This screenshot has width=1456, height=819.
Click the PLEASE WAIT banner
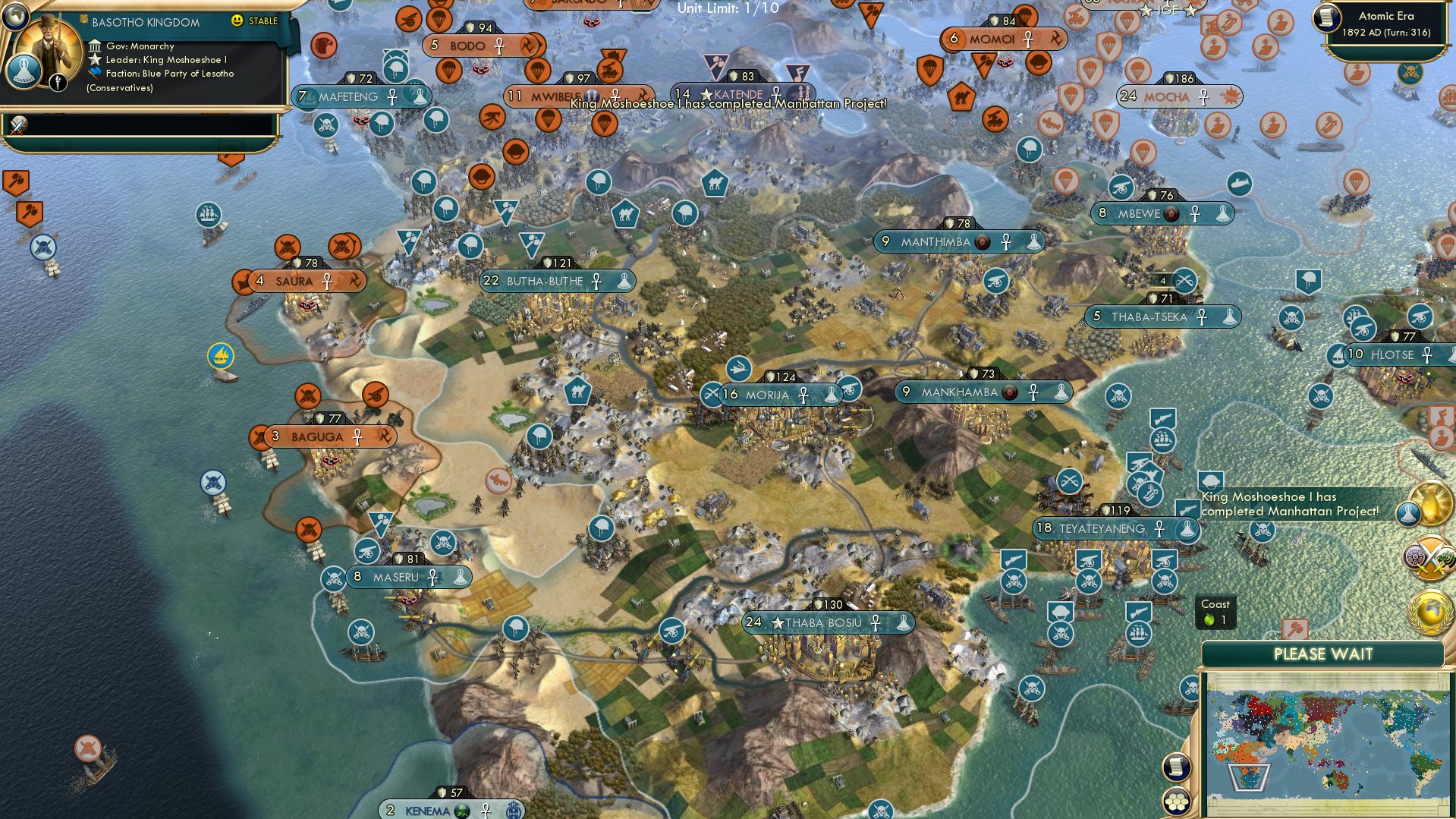pos(1323,654)
